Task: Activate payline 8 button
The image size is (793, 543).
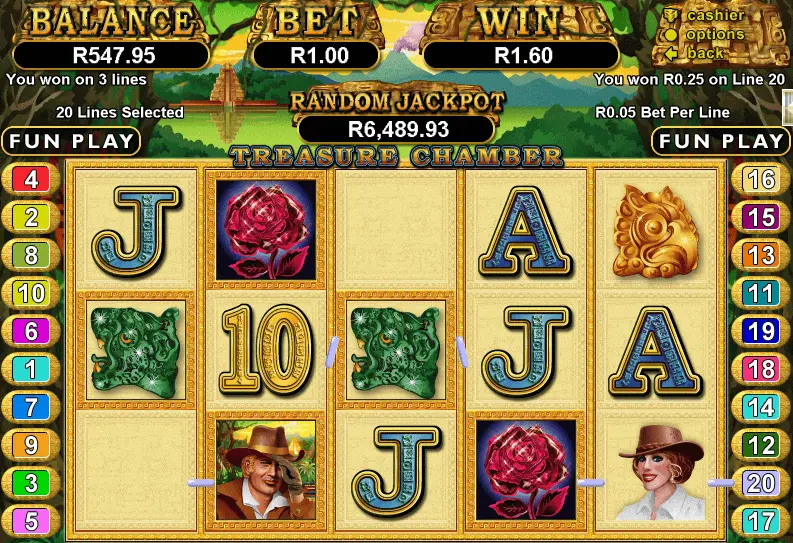Action: click(31, 255)
